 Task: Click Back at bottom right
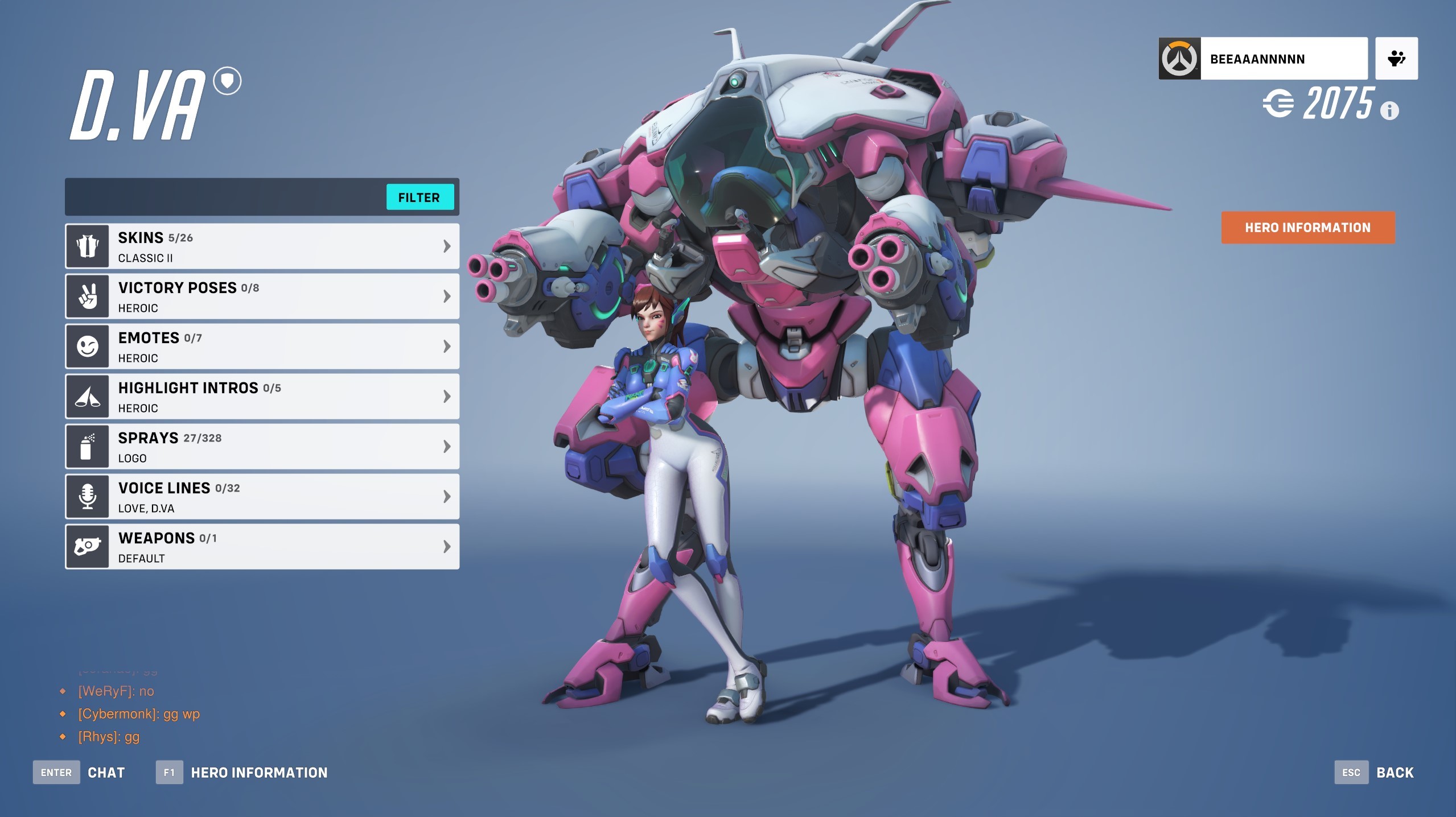click(x=1394, y=772)
